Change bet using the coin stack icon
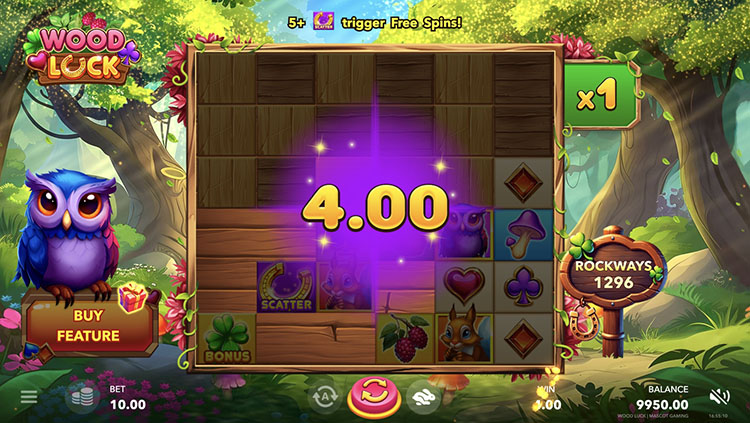The width and height of the screenshot is (750, 423). click(x=81, y=397)
